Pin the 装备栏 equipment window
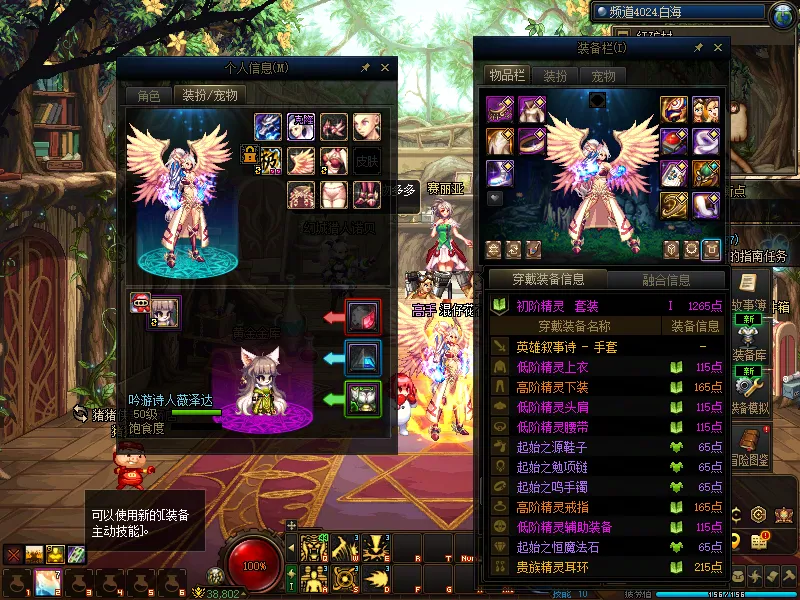The width and height of the screenshot is (800, 600). point(697,47)
